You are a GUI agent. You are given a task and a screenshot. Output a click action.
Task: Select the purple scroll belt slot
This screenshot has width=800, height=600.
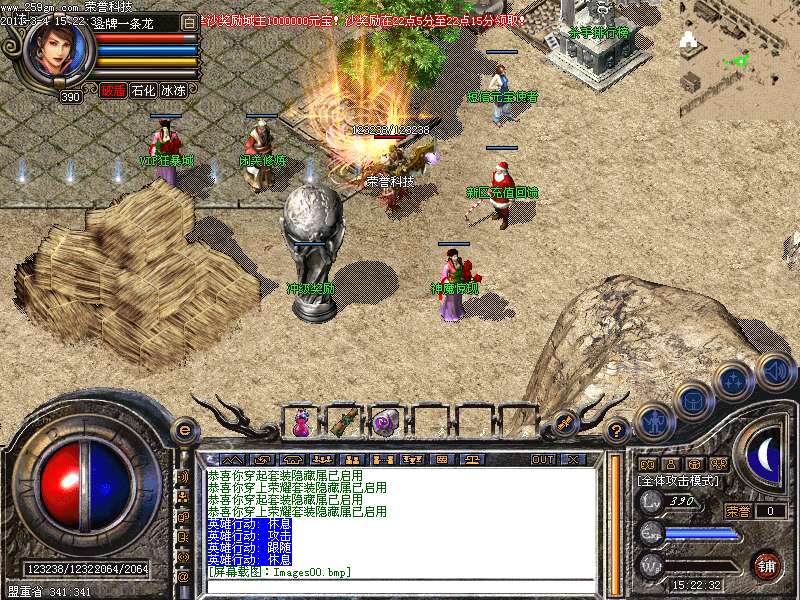[385, 424]
